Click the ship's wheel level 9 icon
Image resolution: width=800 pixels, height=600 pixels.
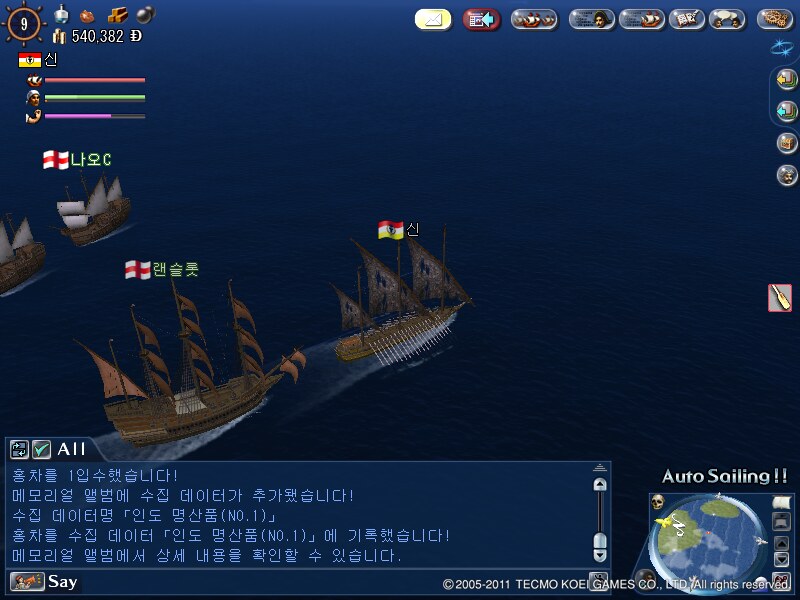coord(24,22)
